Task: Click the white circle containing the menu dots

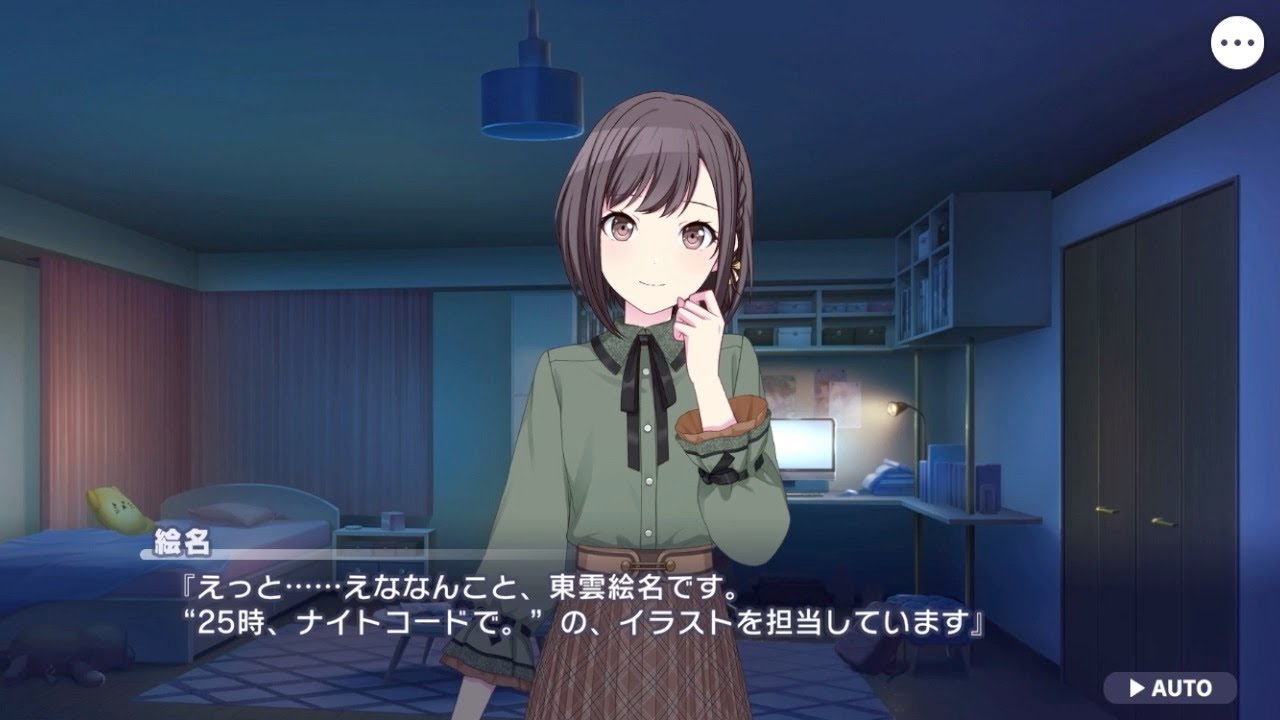Action: tap(1240, 41)
